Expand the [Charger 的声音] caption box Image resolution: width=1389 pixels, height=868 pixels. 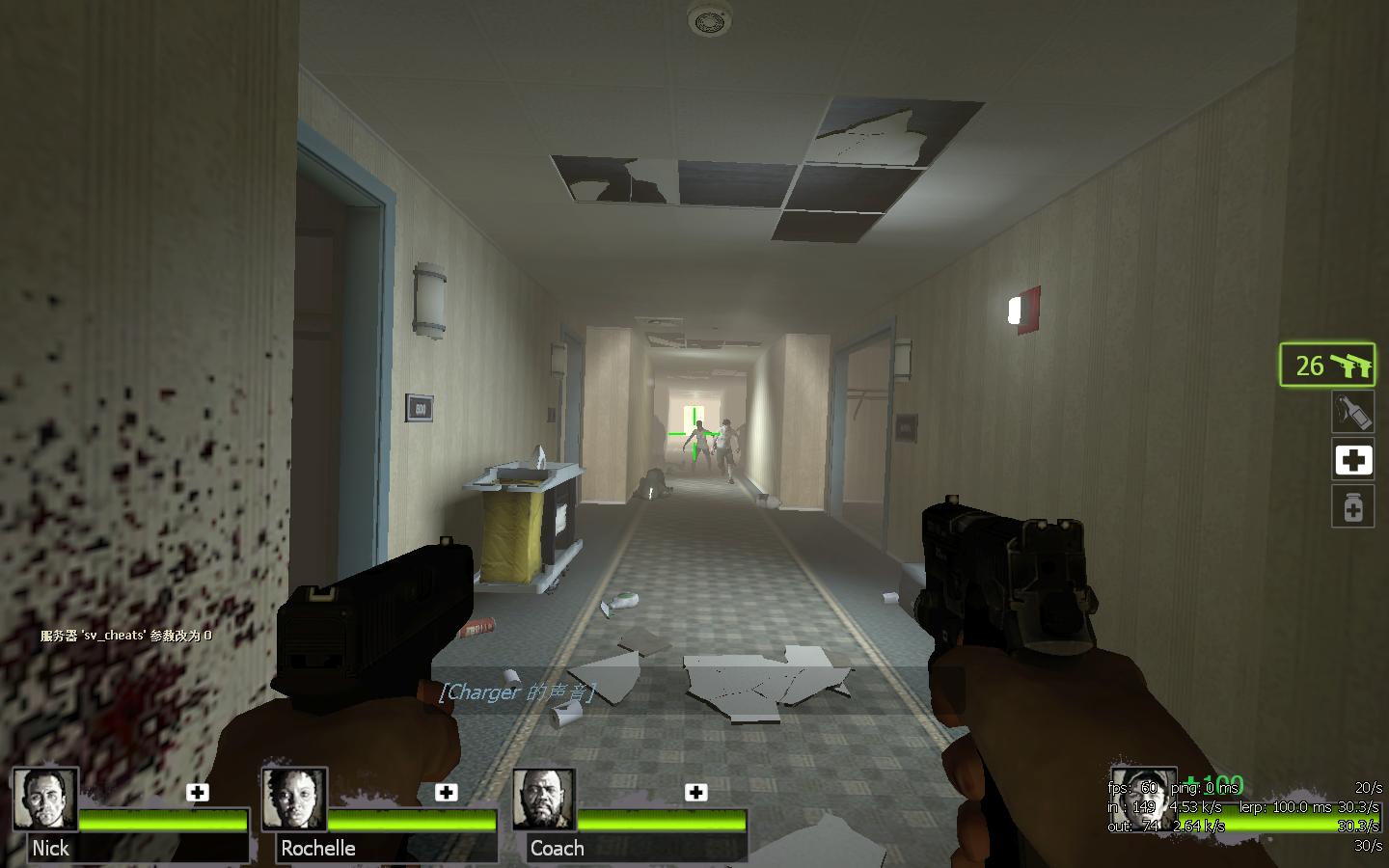click(x=519, y=692)
